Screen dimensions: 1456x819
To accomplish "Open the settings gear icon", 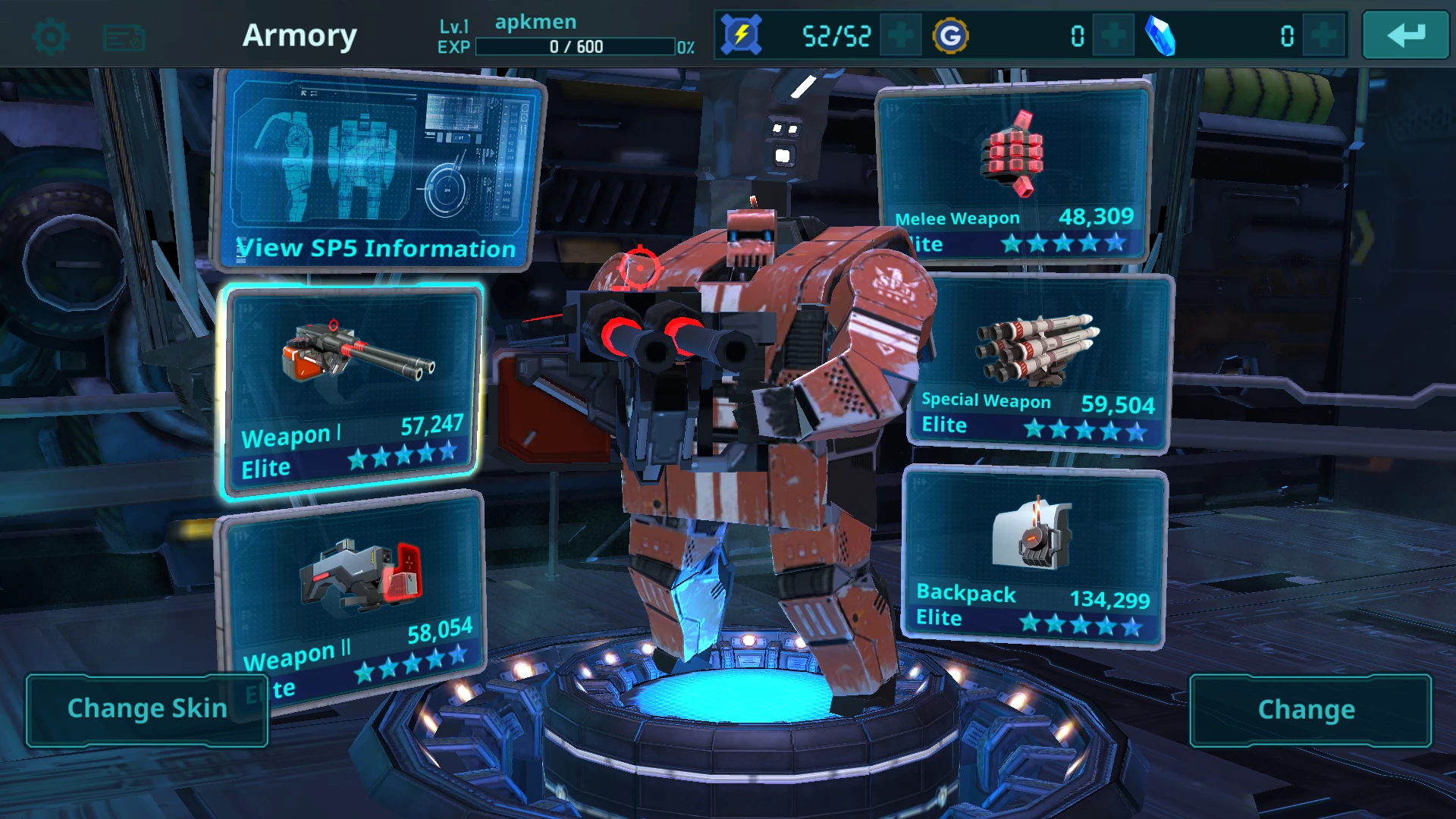I will tap(51, 36).
